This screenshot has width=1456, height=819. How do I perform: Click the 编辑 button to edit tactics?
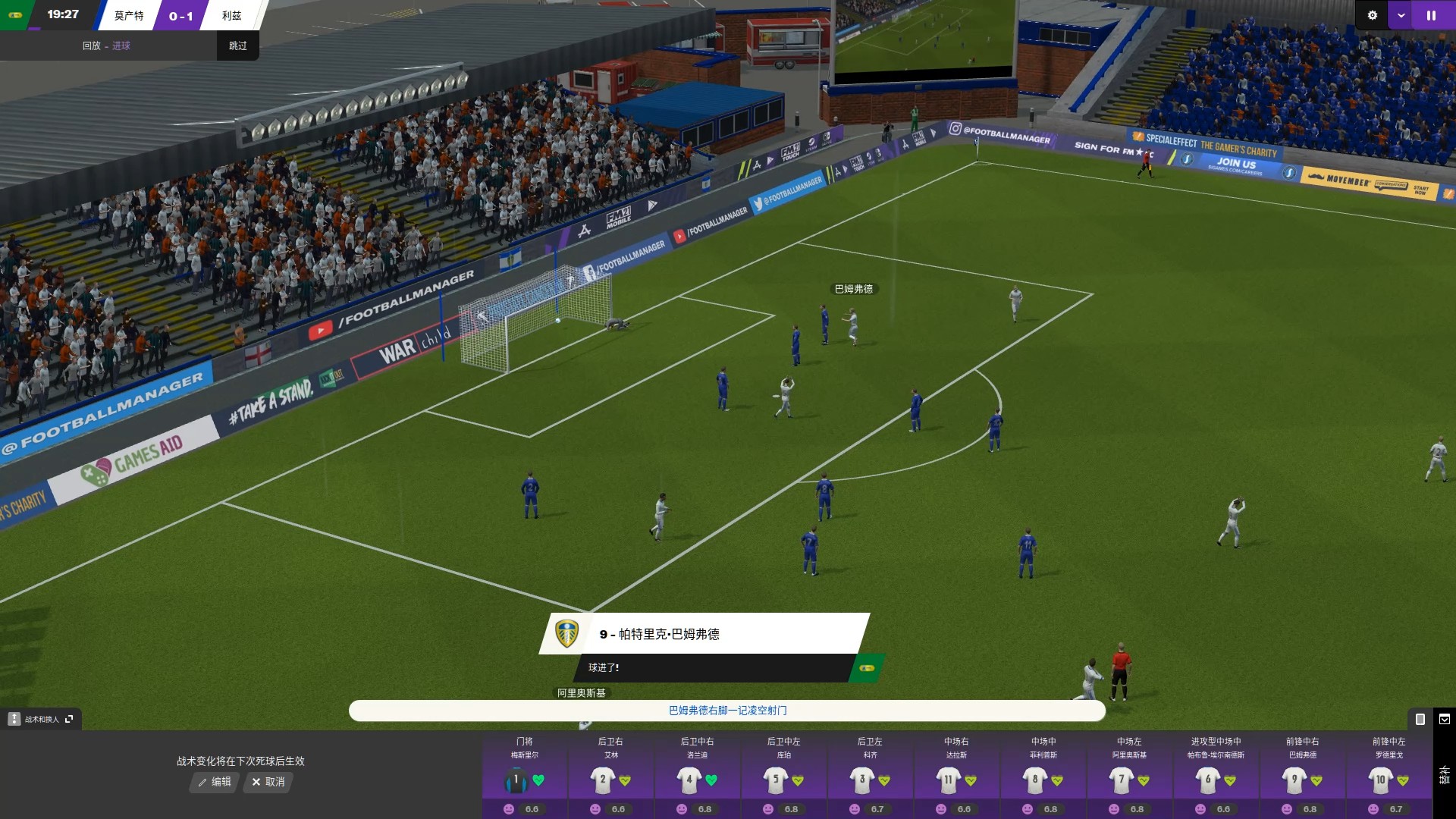coord(213,783)
